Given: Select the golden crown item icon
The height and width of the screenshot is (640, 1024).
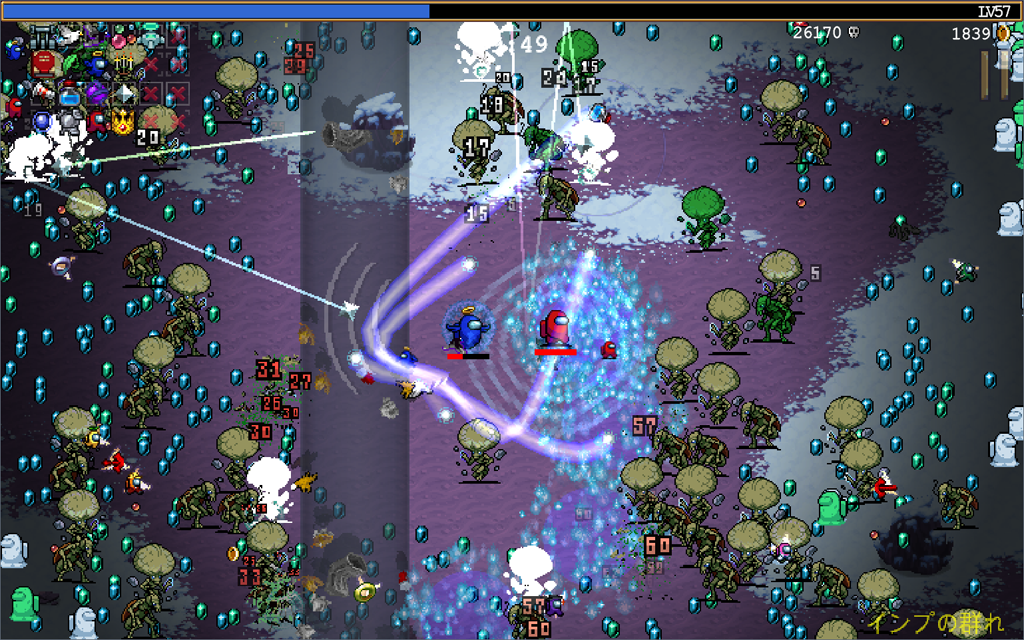Looking at the screenshot, I should click(123, 122).
